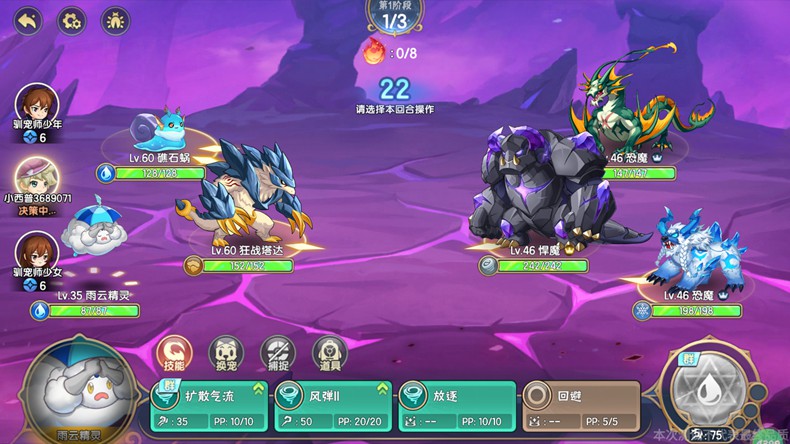This screenshot has height=444, width=790.
Task: Open the gear settings menu
Action: 71,20
